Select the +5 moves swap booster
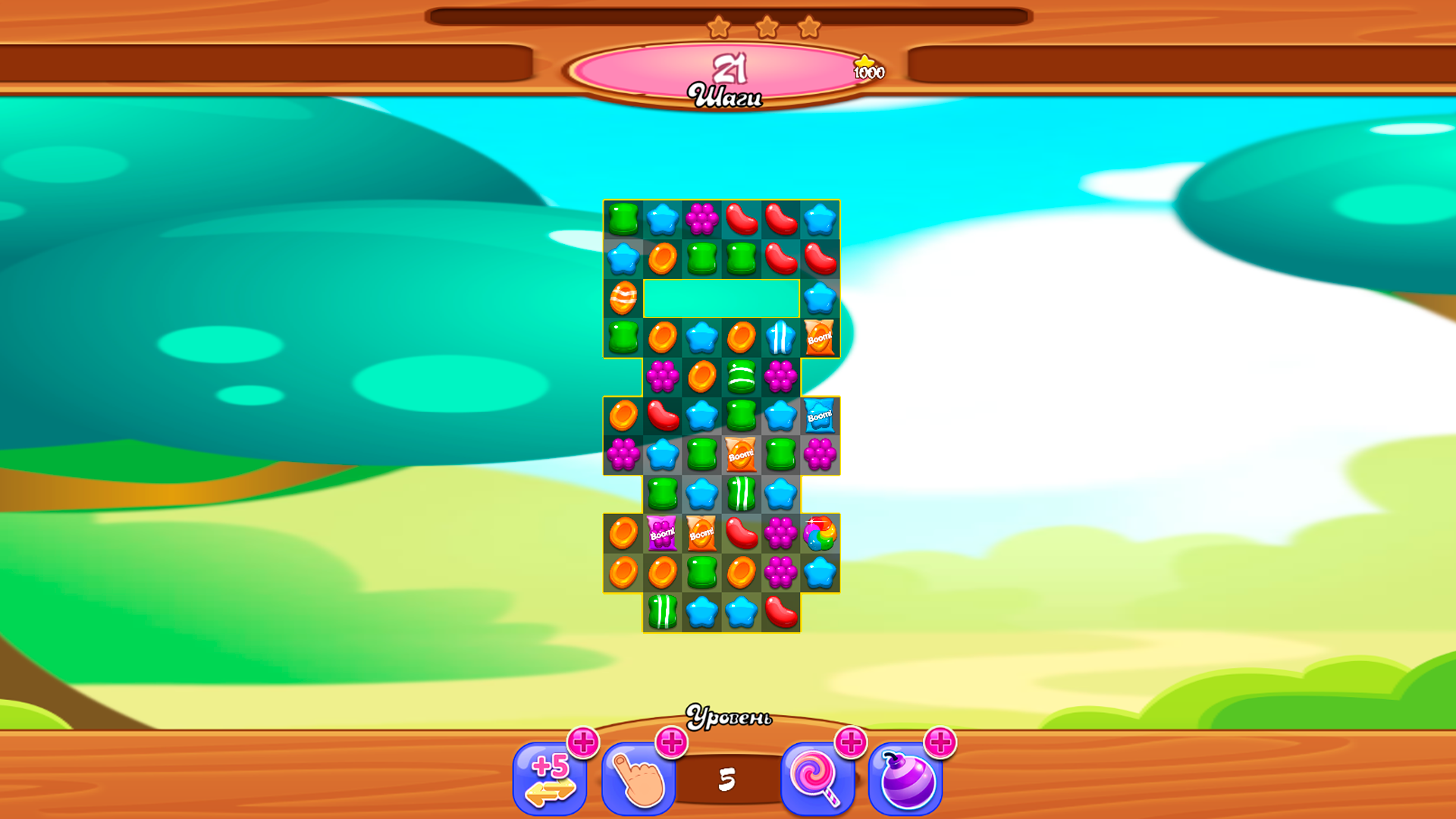 551,778
